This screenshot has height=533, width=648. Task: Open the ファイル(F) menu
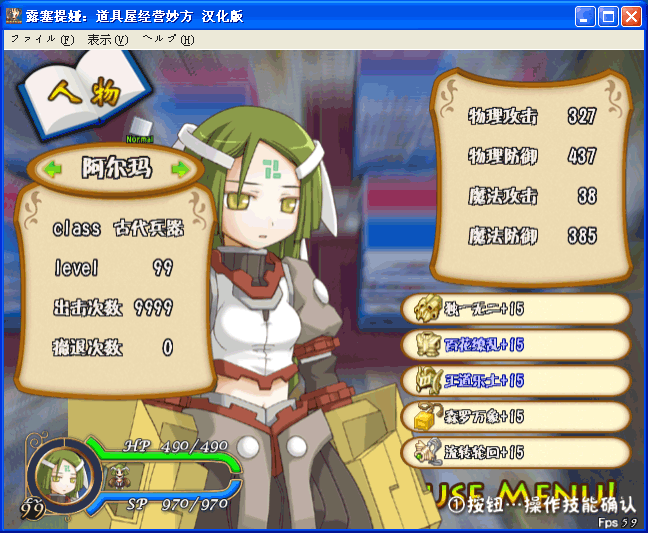(42, 40)
